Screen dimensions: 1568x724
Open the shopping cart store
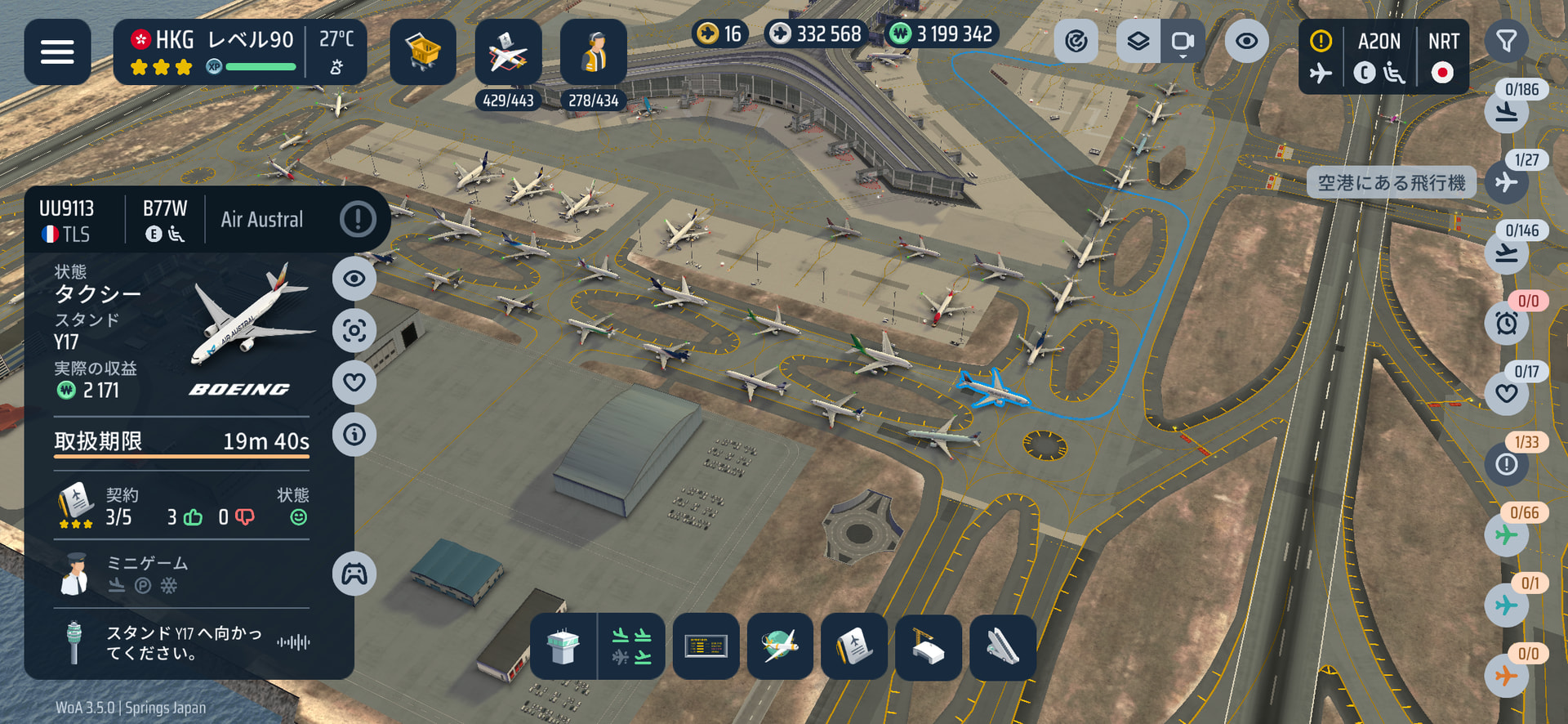coord(422,52)
